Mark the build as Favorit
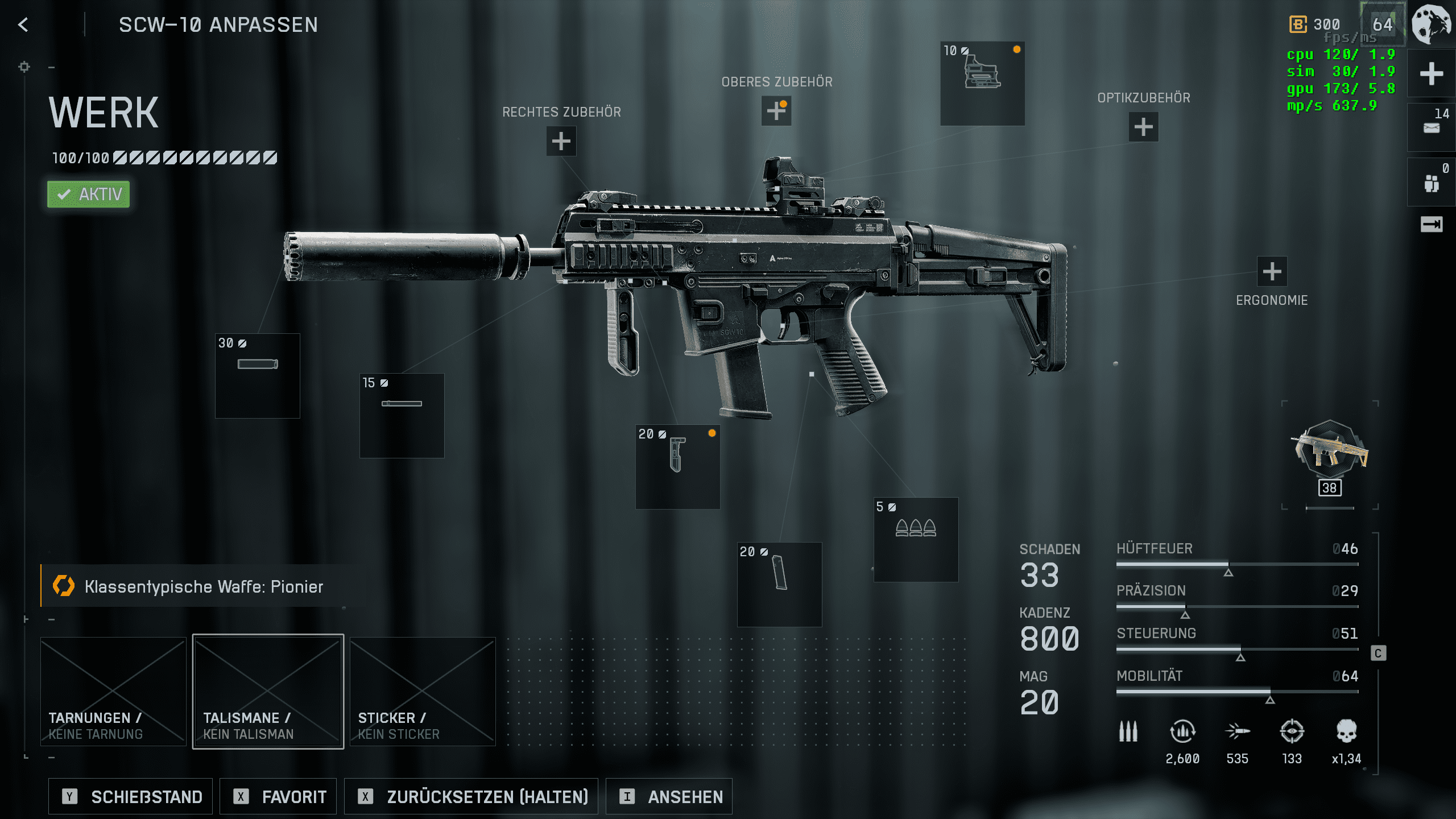Image resolution: width=1456 pixels, height=819 pixels. click(278, 796)
